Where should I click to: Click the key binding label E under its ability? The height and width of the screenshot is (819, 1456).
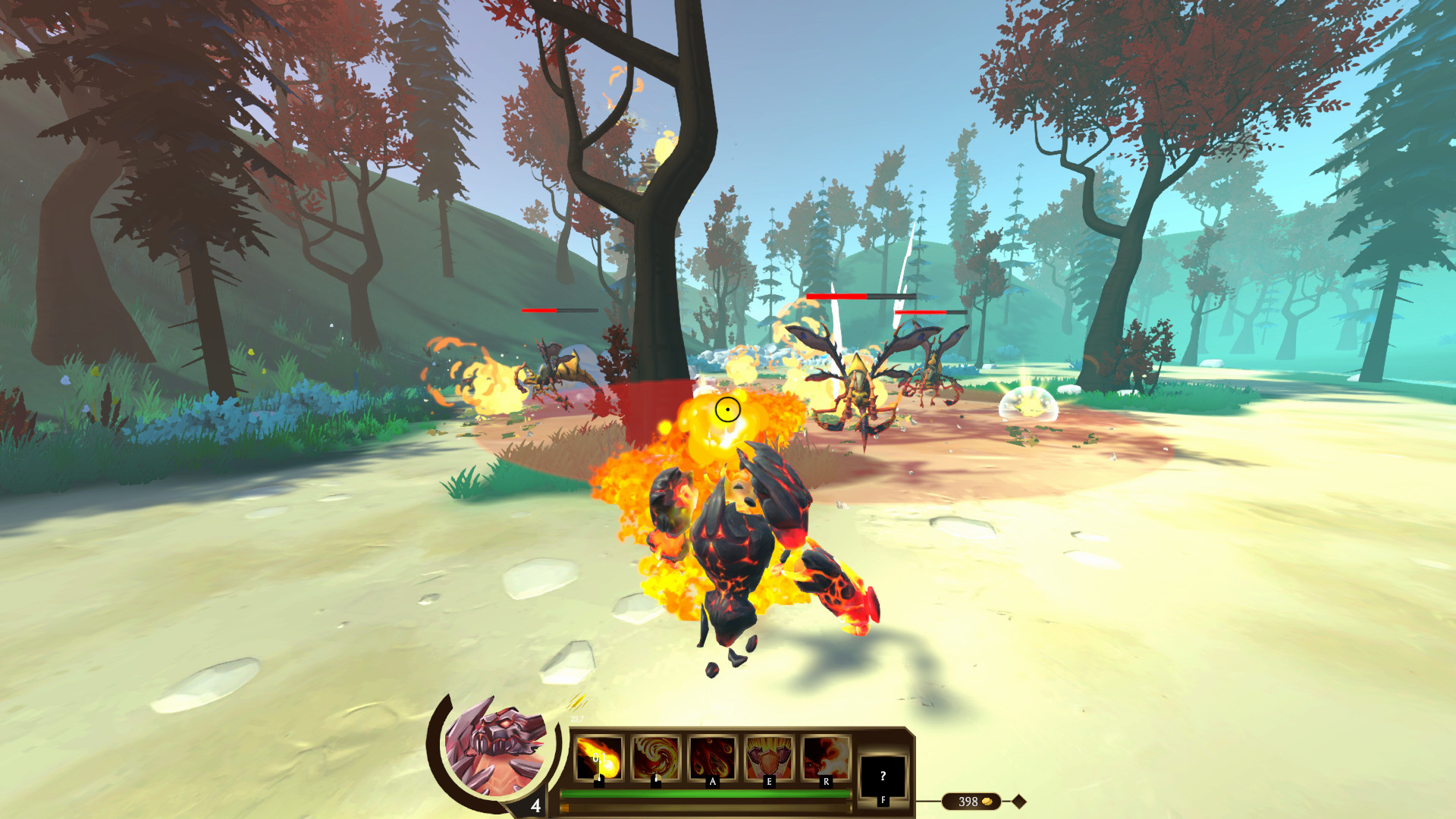[770, 782]
